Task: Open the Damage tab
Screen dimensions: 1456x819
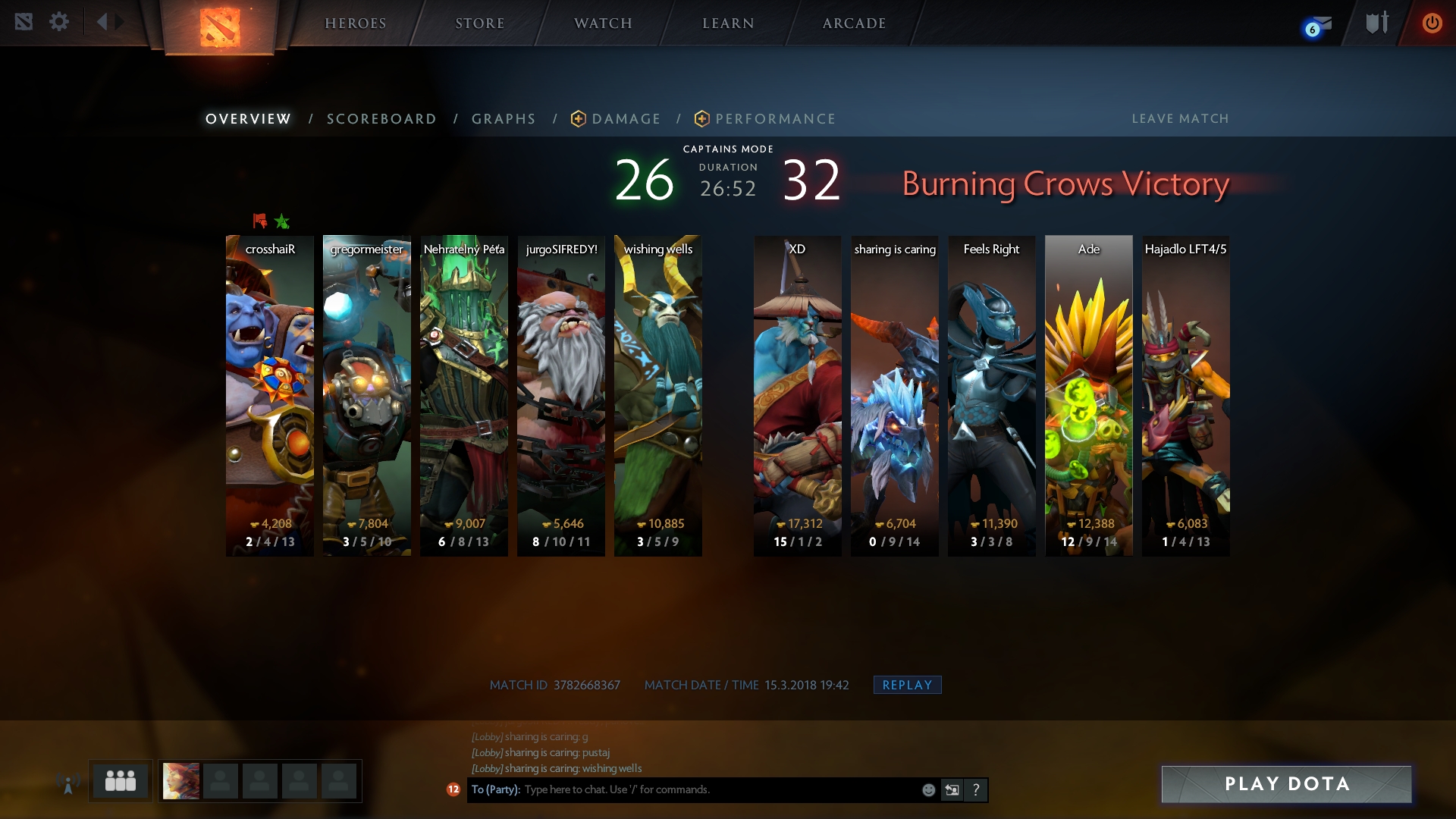Action: [617, 119]
